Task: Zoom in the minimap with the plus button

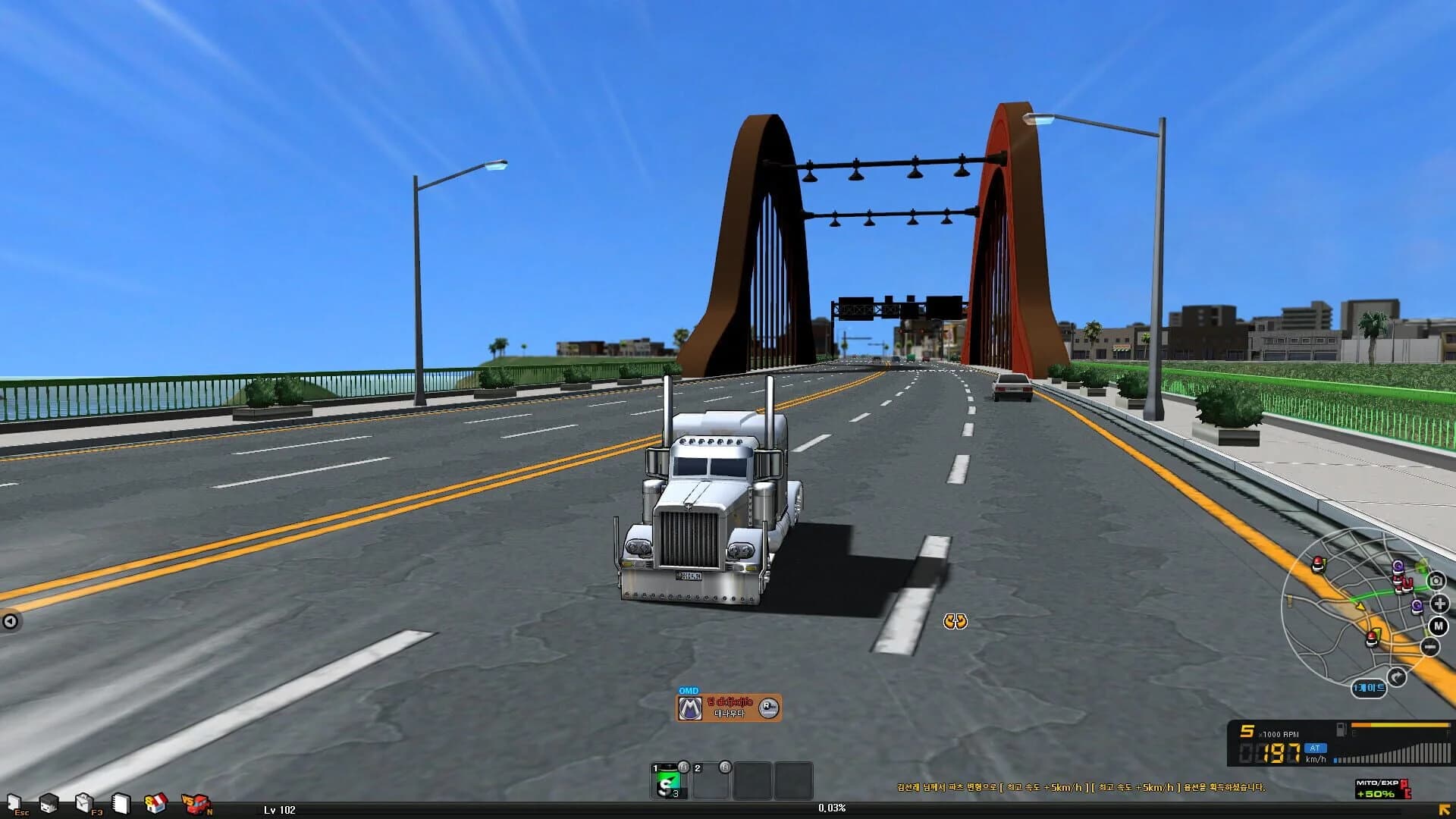Action: [1439, 604]
